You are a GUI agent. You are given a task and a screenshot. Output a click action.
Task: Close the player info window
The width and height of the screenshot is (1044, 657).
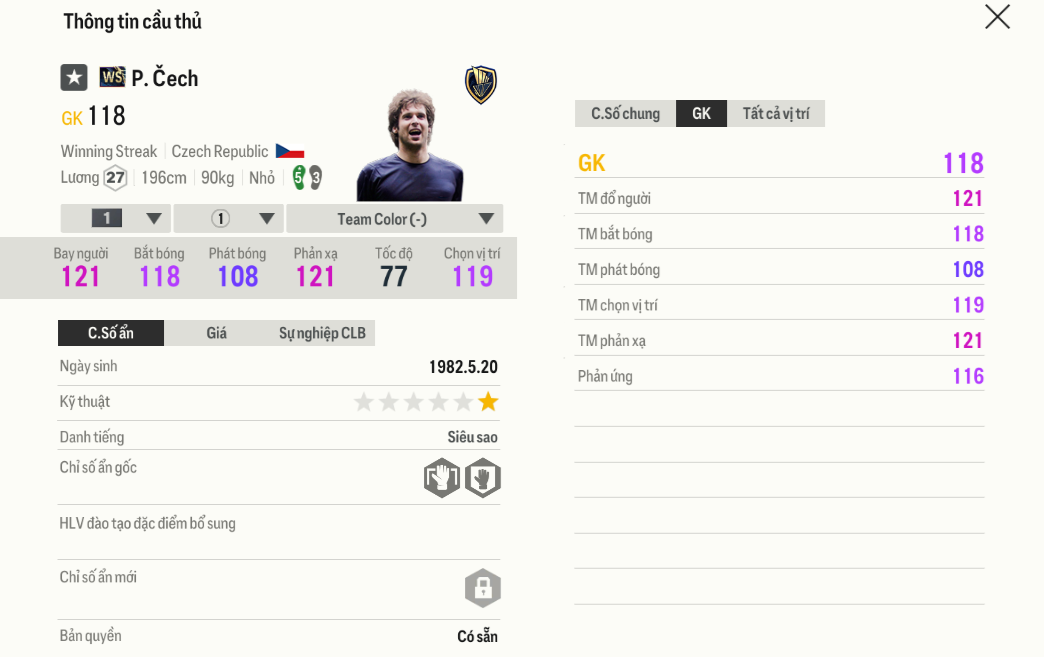[997, 17]
